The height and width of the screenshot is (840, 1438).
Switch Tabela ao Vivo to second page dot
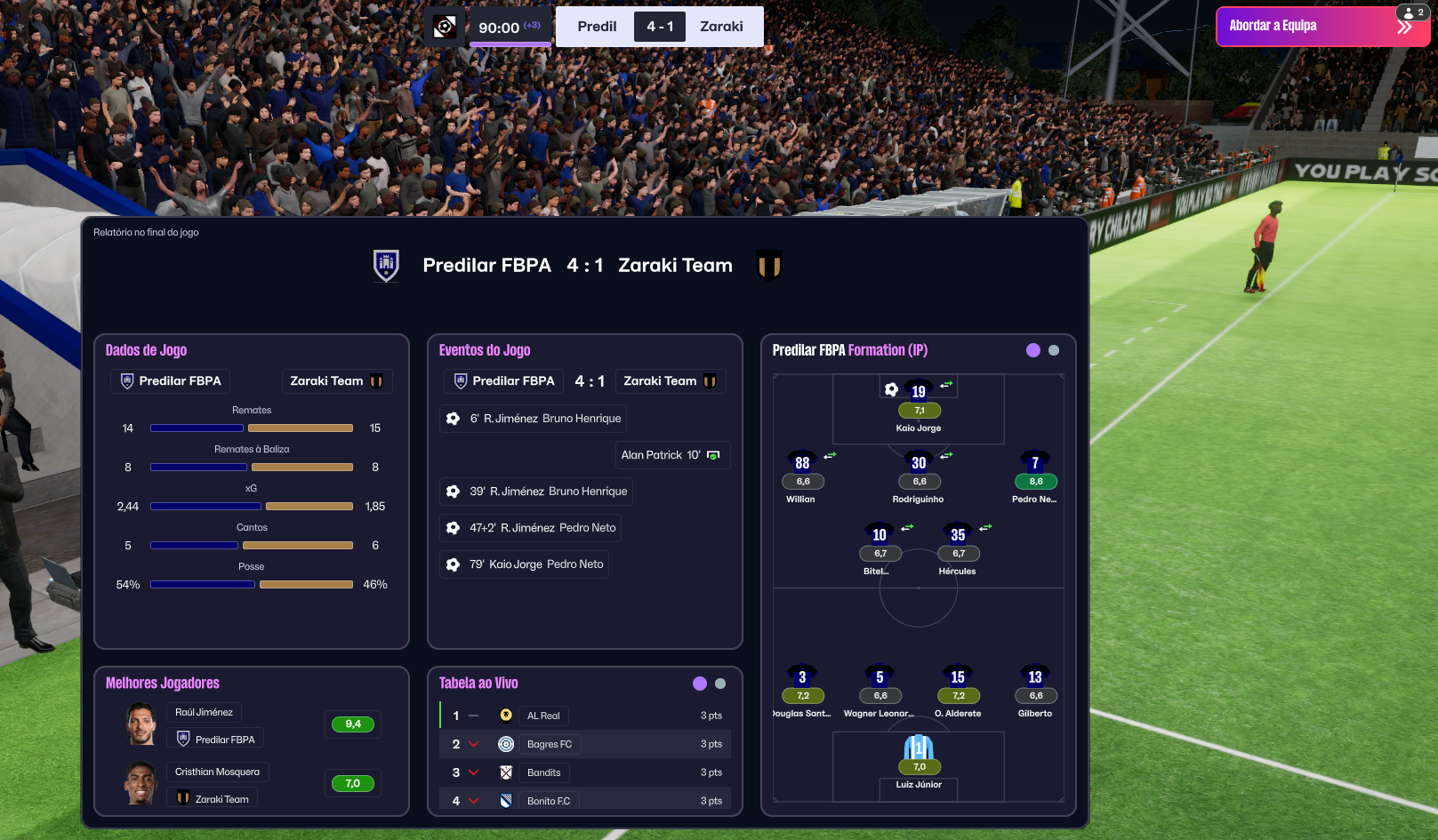click(720, 684)
